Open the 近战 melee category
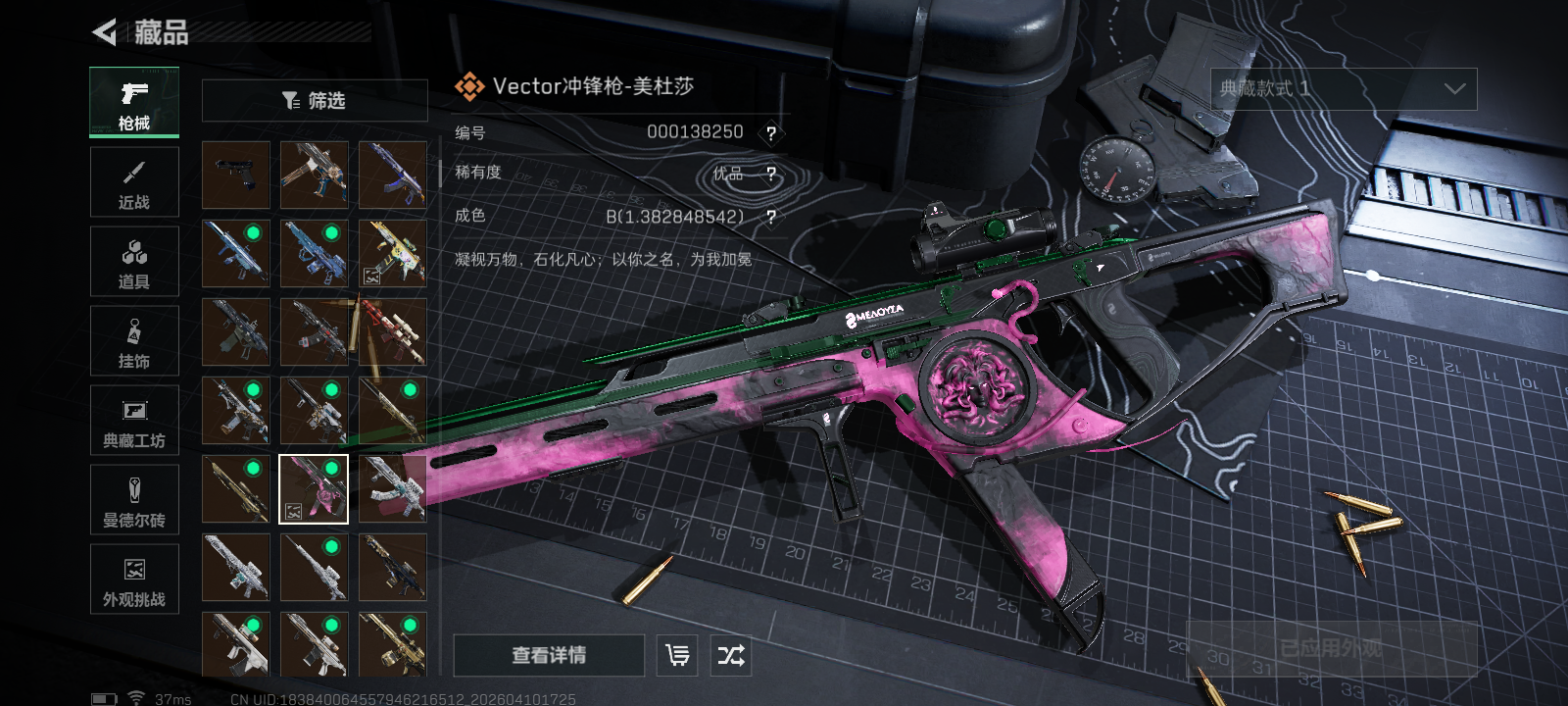Screen dimensions: 1568x706 134,182
